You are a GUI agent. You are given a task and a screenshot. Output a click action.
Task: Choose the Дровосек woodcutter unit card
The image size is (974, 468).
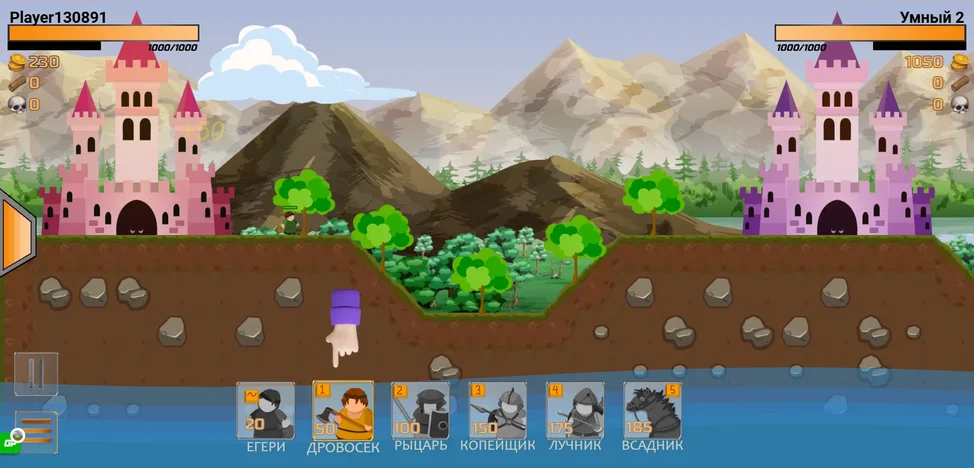click(343, 410)
